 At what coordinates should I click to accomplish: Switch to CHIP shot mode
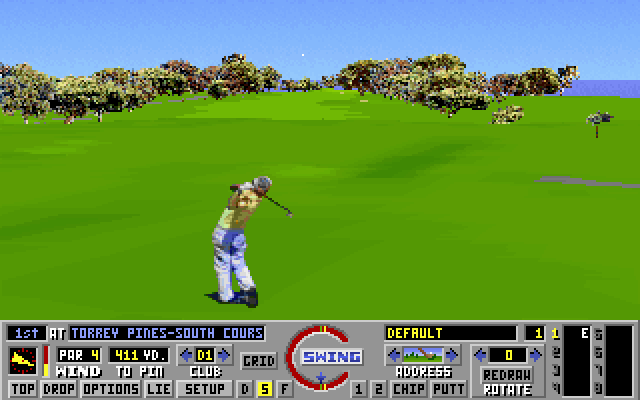point(408,388)
